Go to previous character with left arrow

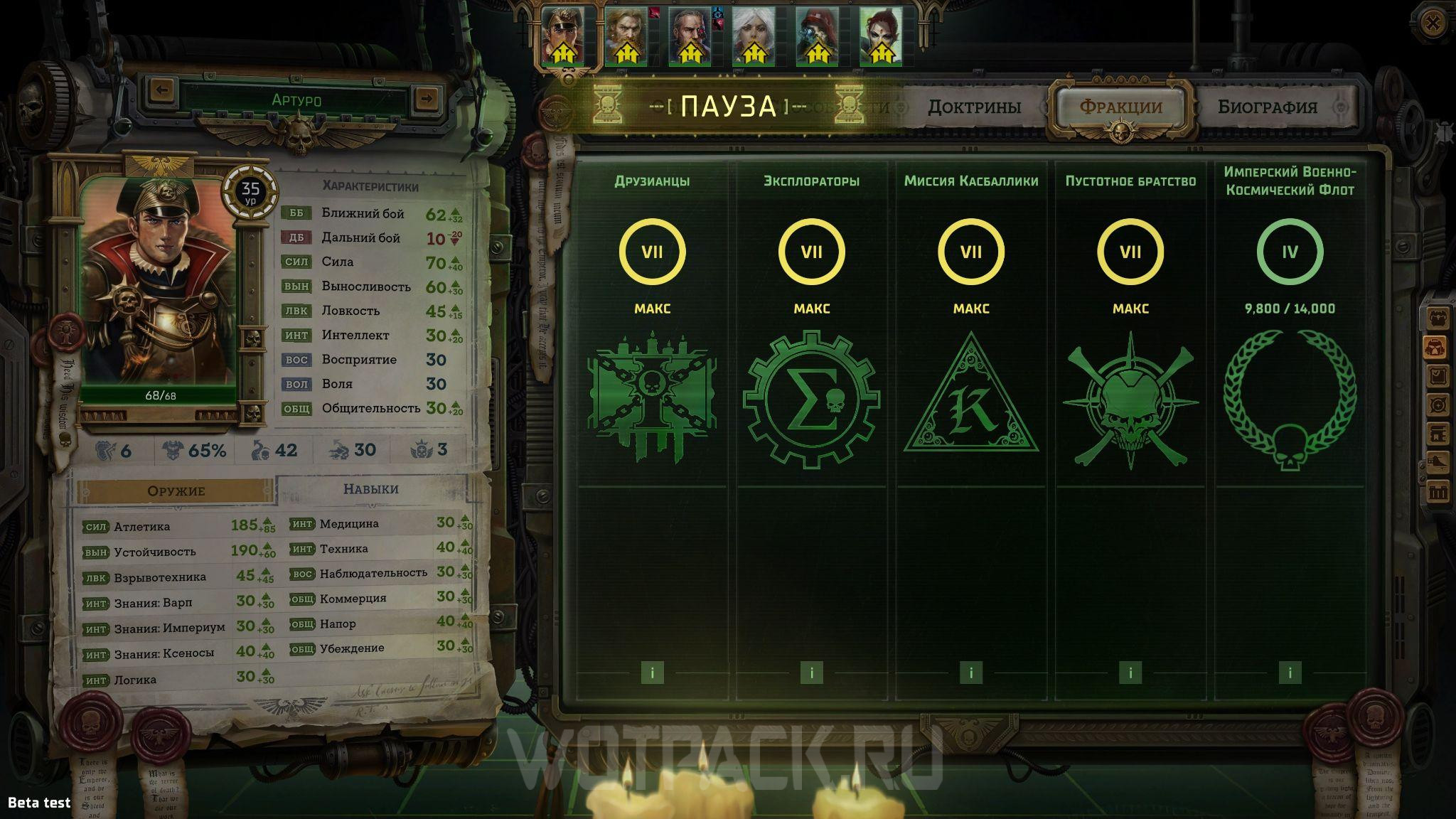pos(163,90)
